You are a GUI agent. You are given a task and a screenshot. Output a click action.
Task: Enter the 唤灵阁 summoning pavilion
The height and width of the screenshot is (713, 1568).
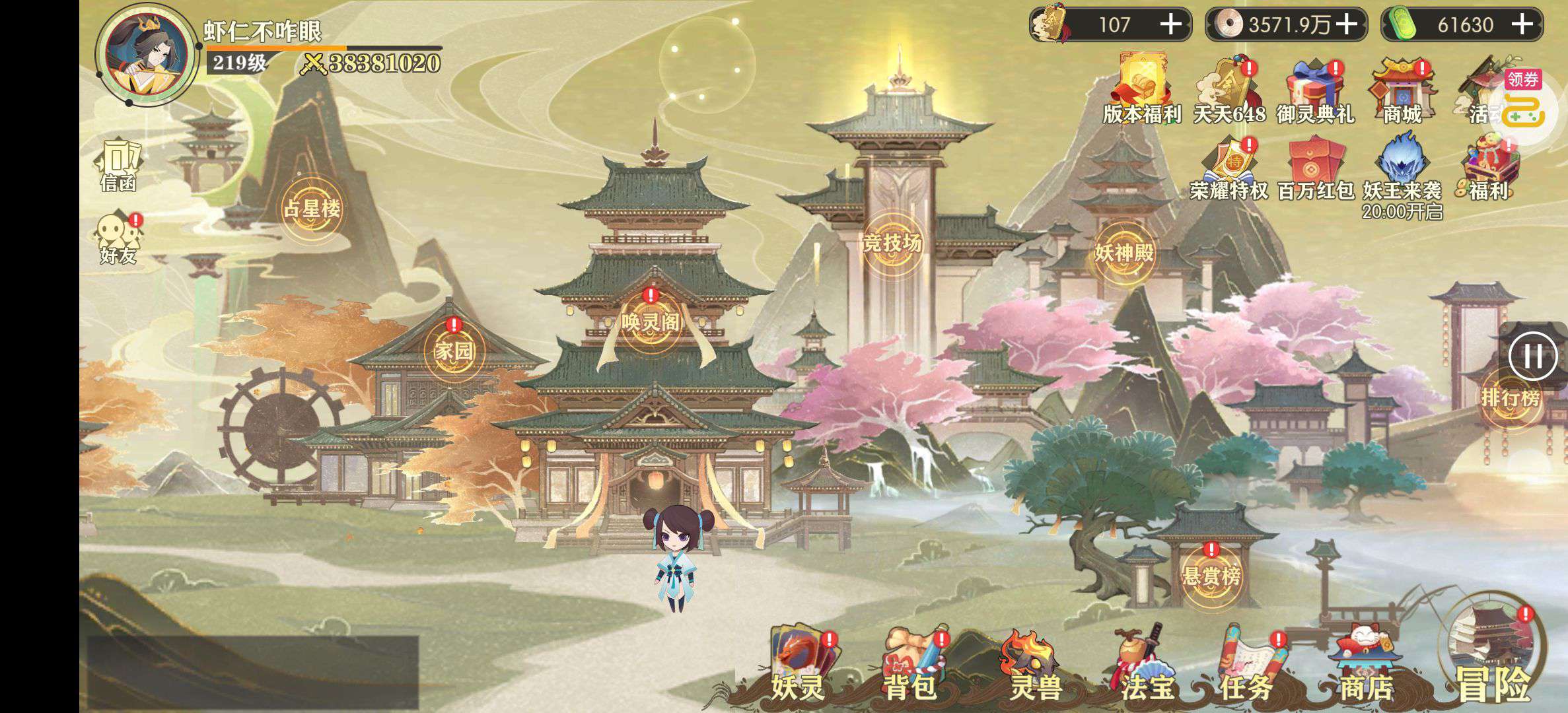point(651,322)
